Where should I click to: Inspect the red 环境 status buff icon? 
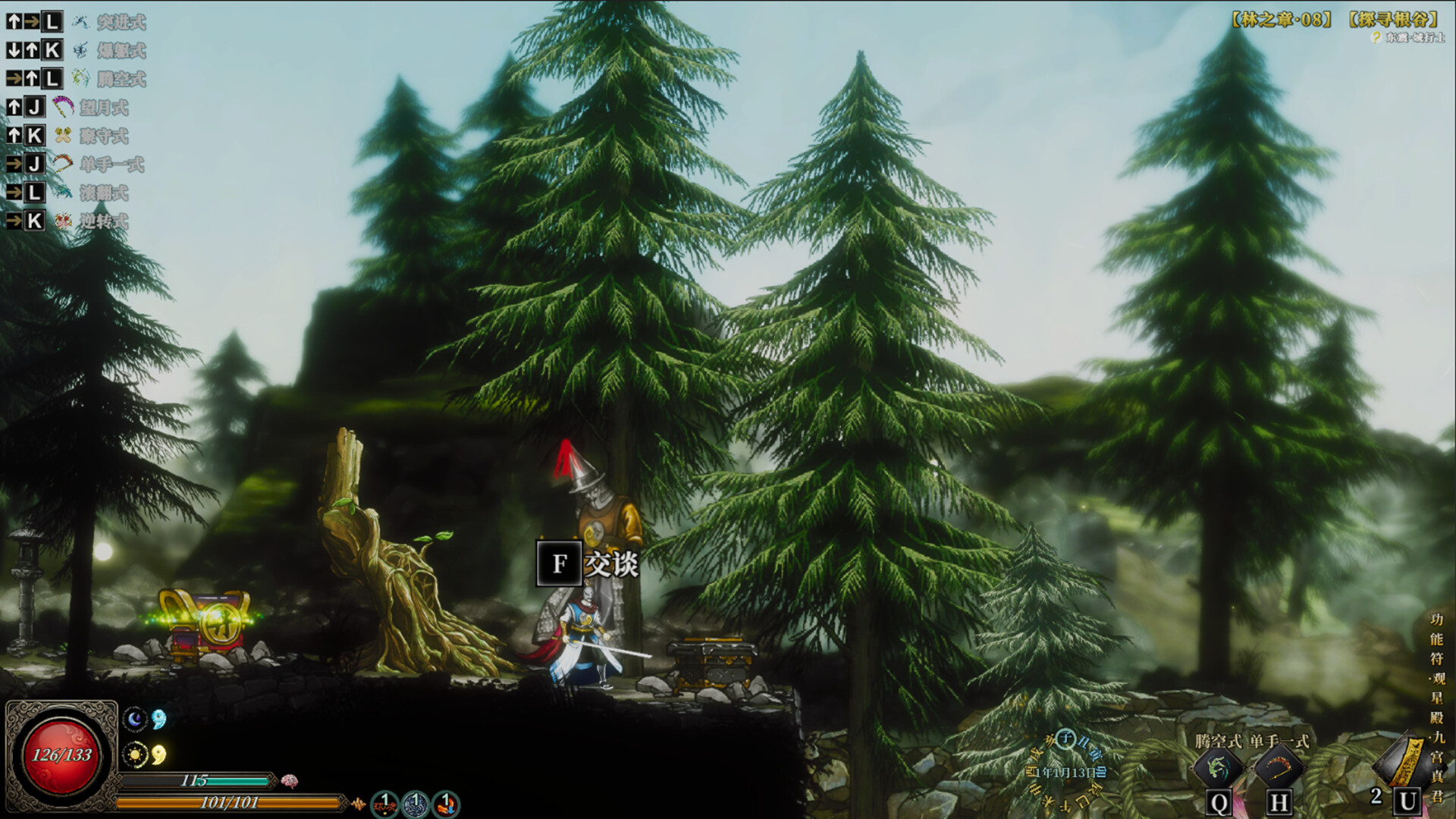coord(384,804)
